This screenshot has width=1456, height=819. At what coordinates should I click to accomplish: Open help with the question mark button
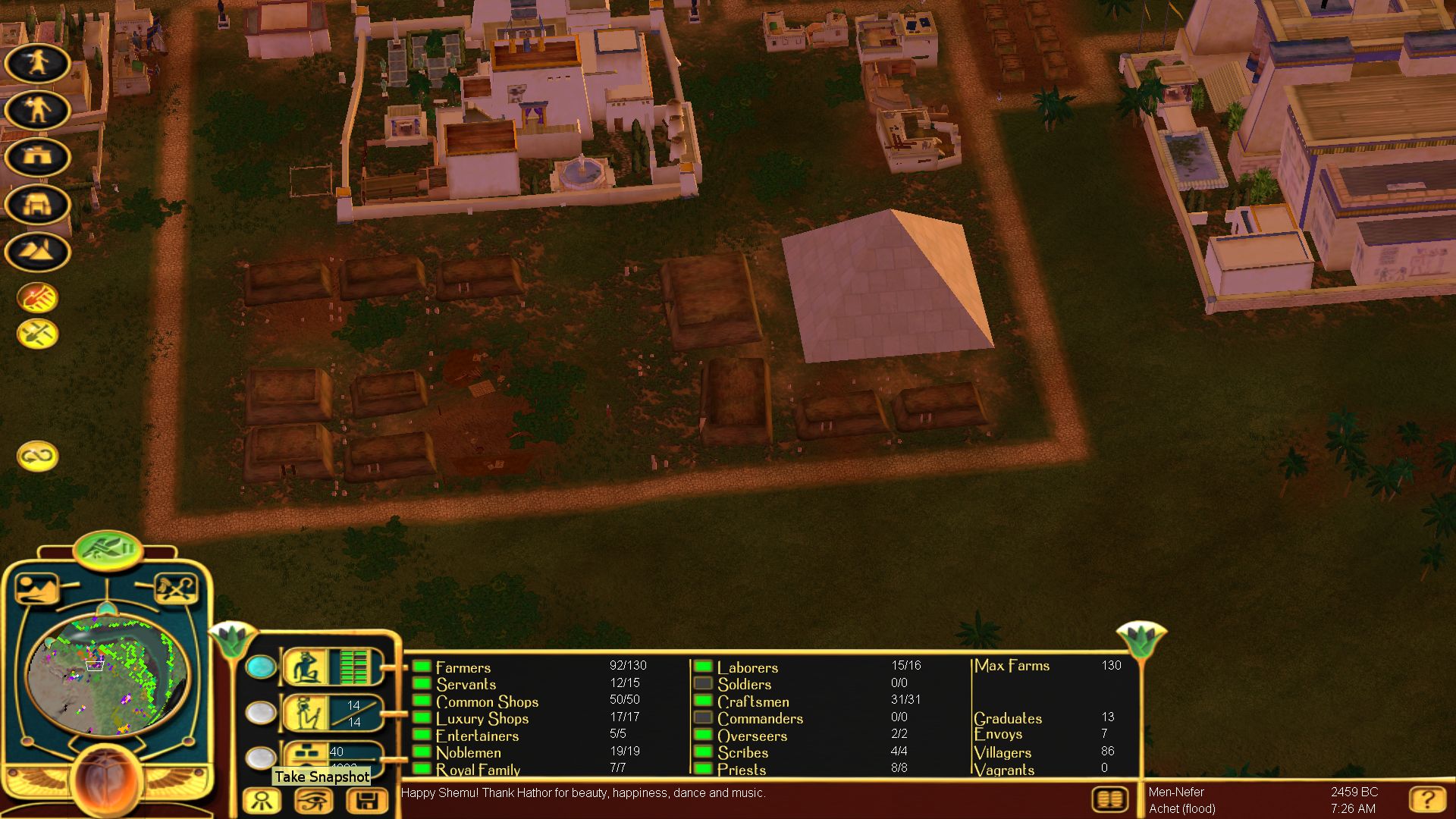1426,799
